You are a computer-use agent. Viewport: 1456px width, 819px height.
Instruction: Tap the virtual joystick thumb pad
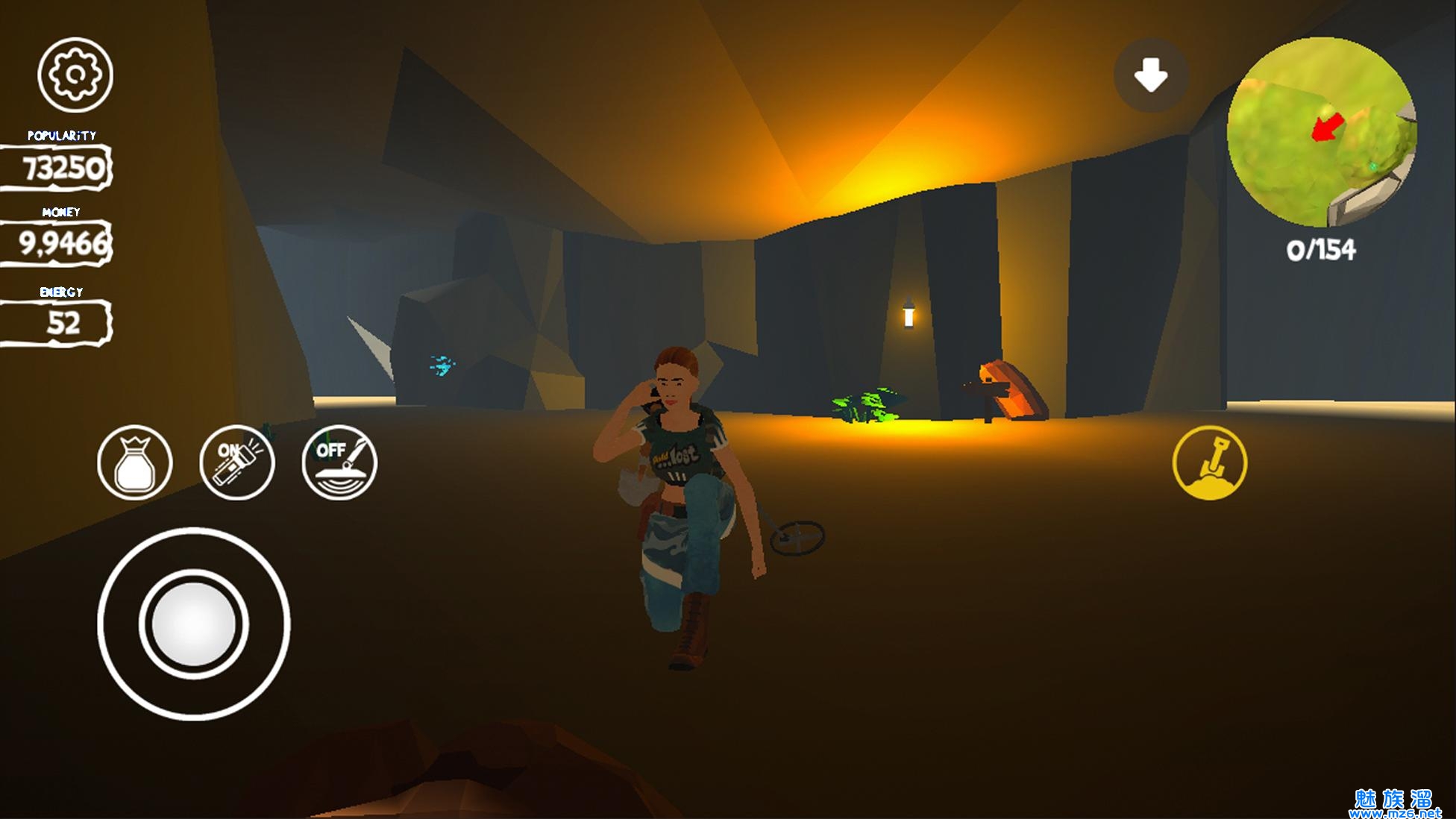[193, 624]
